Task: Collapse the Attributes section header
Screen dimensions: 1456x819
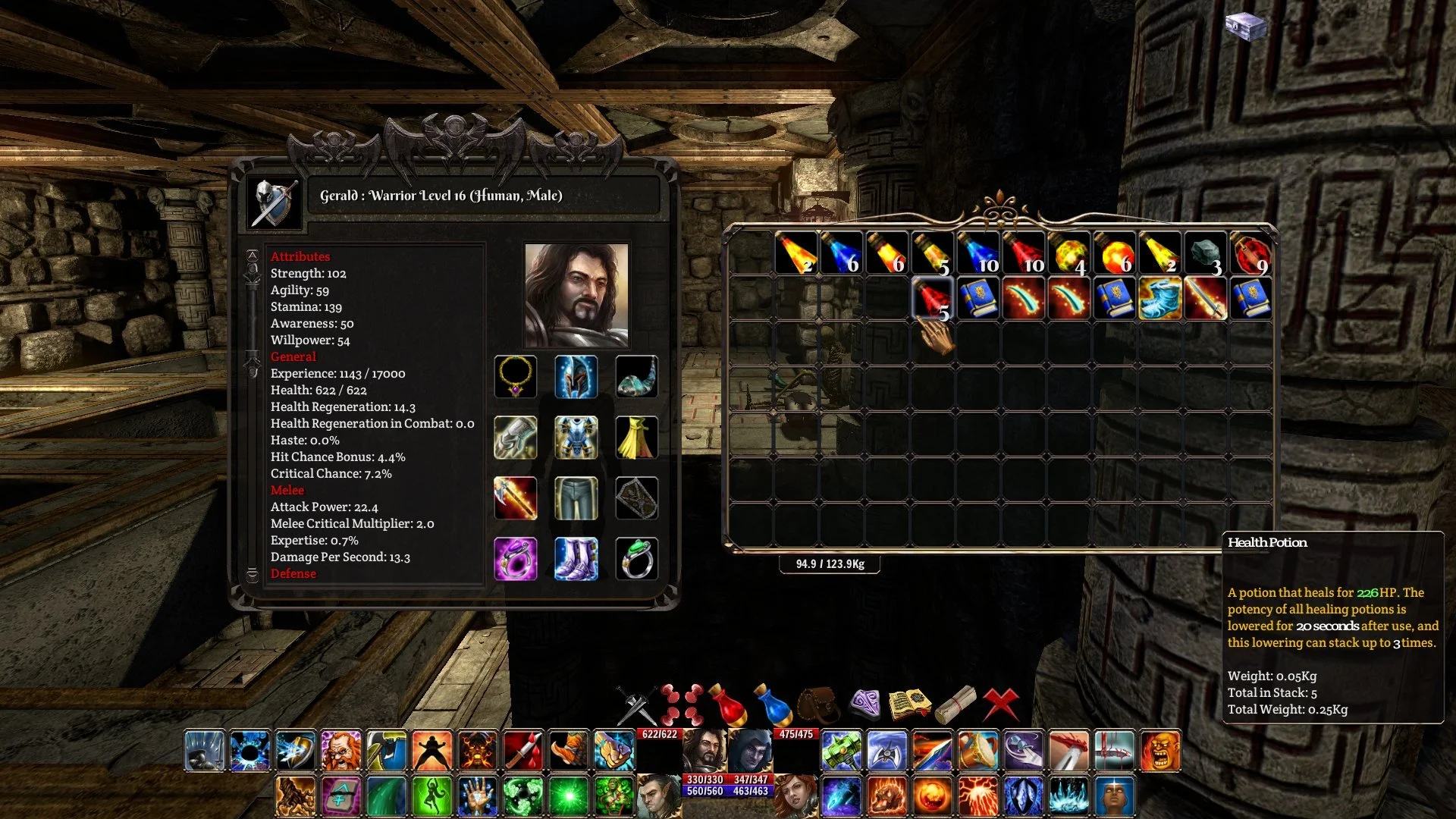Action: [x=300, y=256]
